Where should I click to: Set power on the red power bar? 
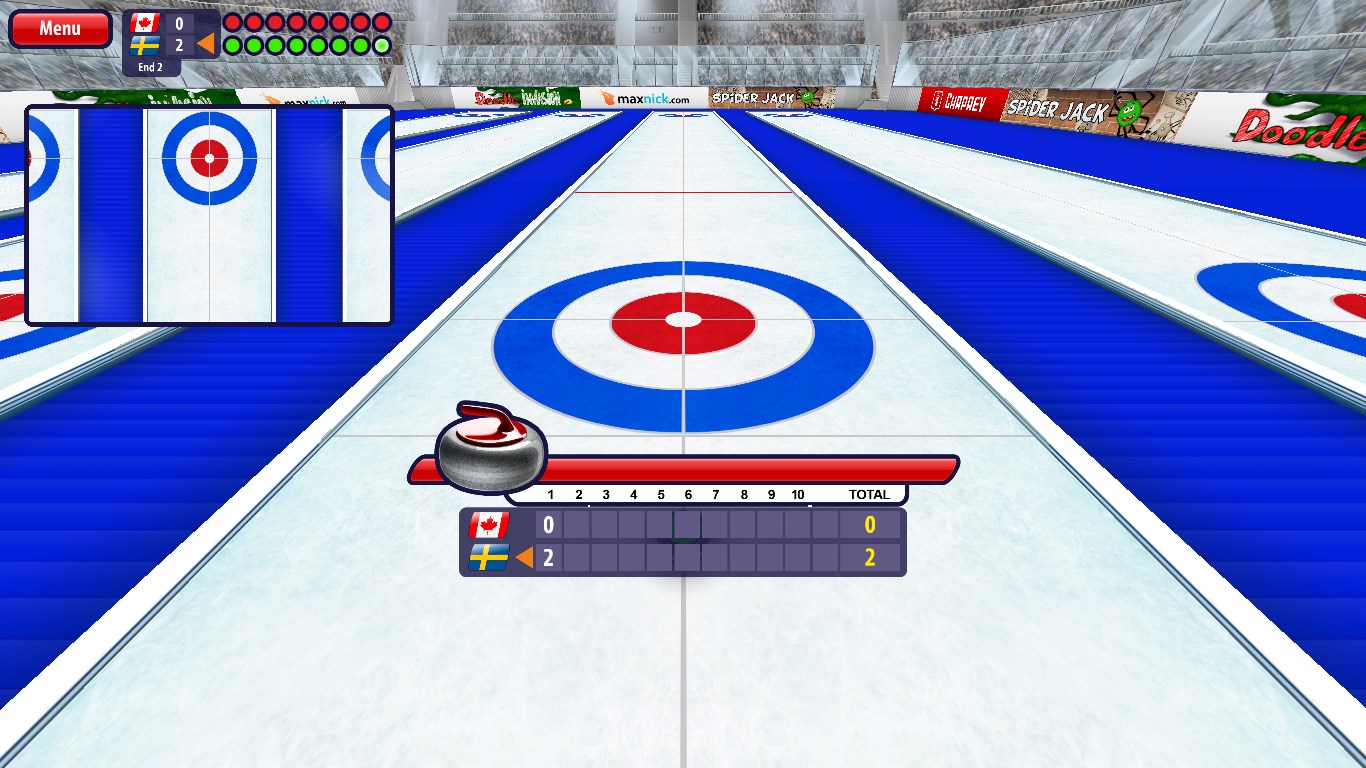click(x=750, y=469)
